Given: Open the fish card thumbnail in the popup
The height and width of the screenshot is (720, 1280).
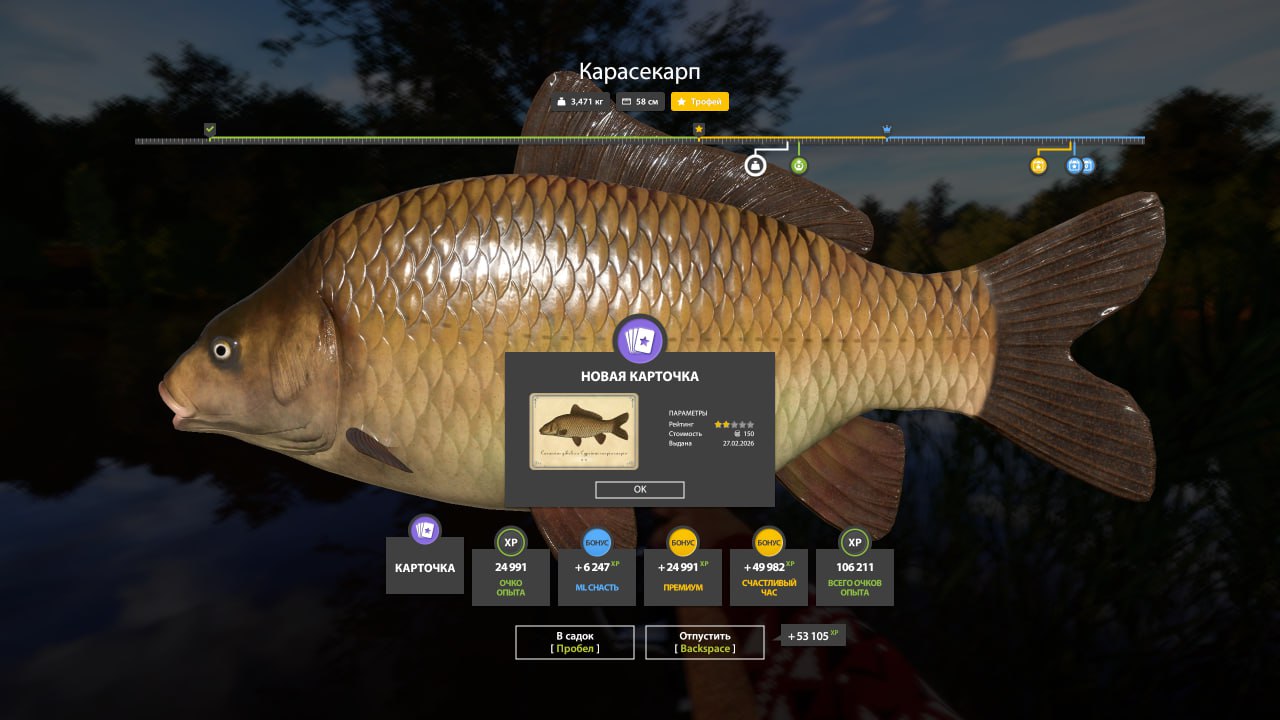Looking at the screenshot, I should coord(583,431).
